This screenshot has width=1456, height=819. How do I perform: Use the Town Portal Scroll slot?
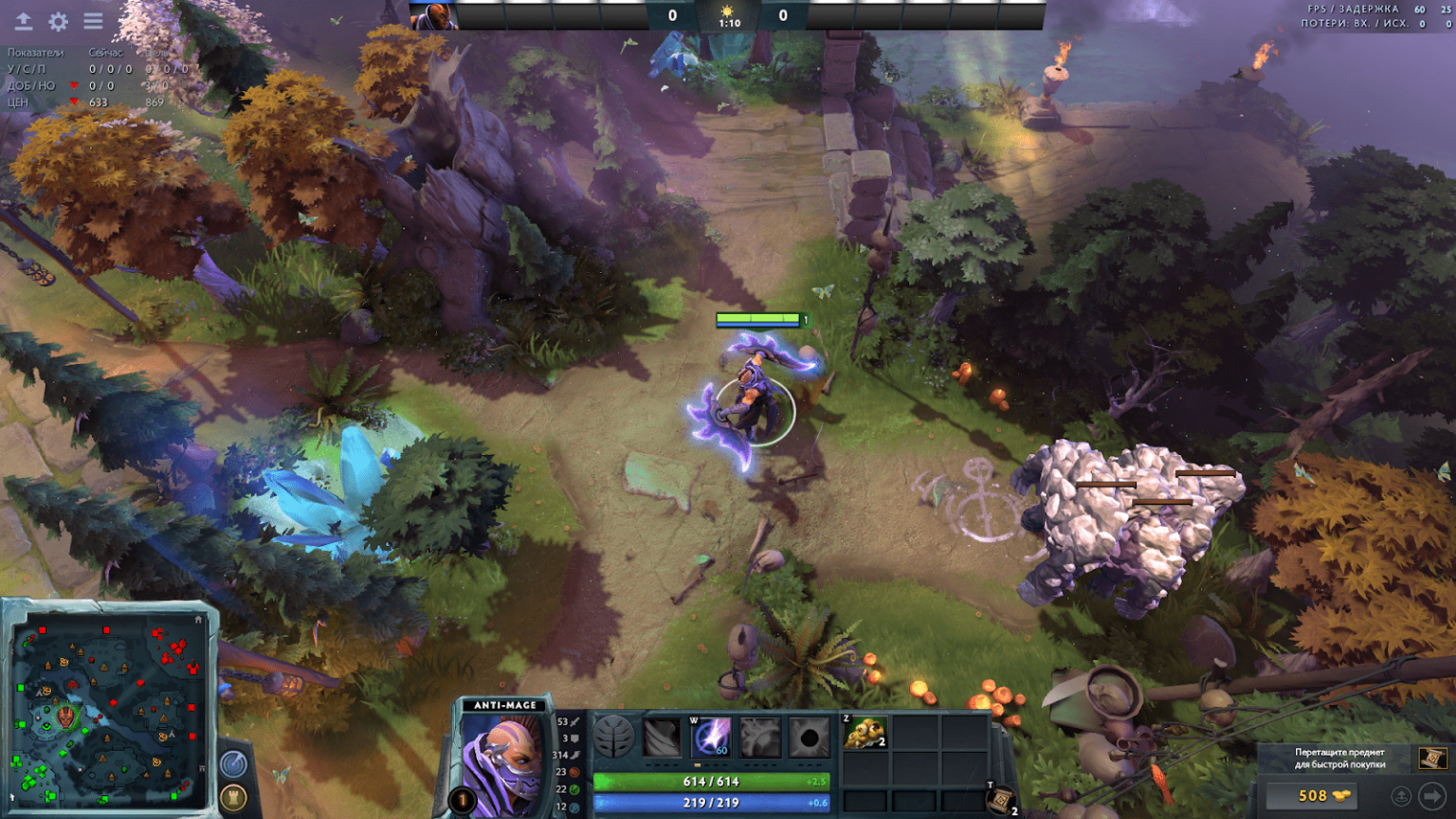coord(1000,800)
